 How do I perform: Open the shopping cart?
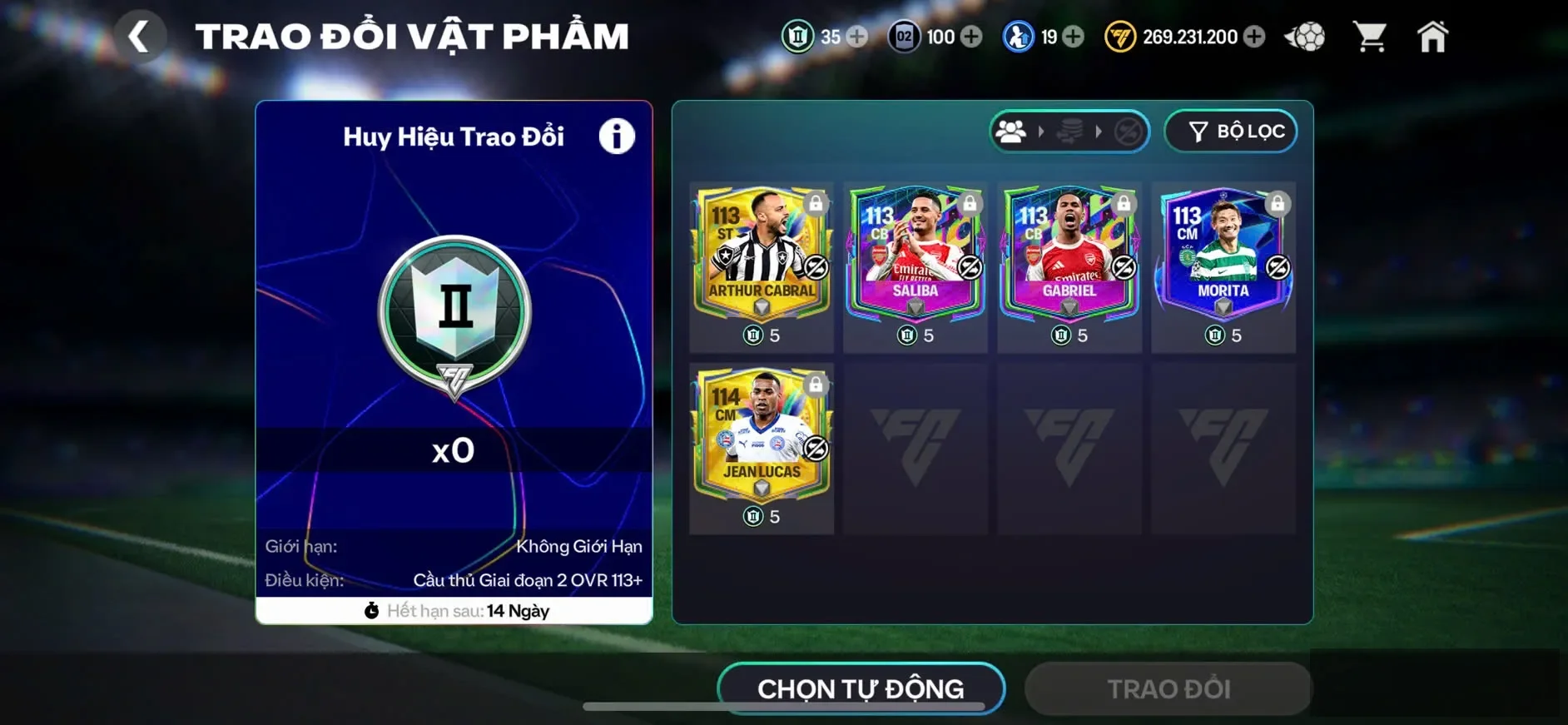click(x=1372, y=36)
